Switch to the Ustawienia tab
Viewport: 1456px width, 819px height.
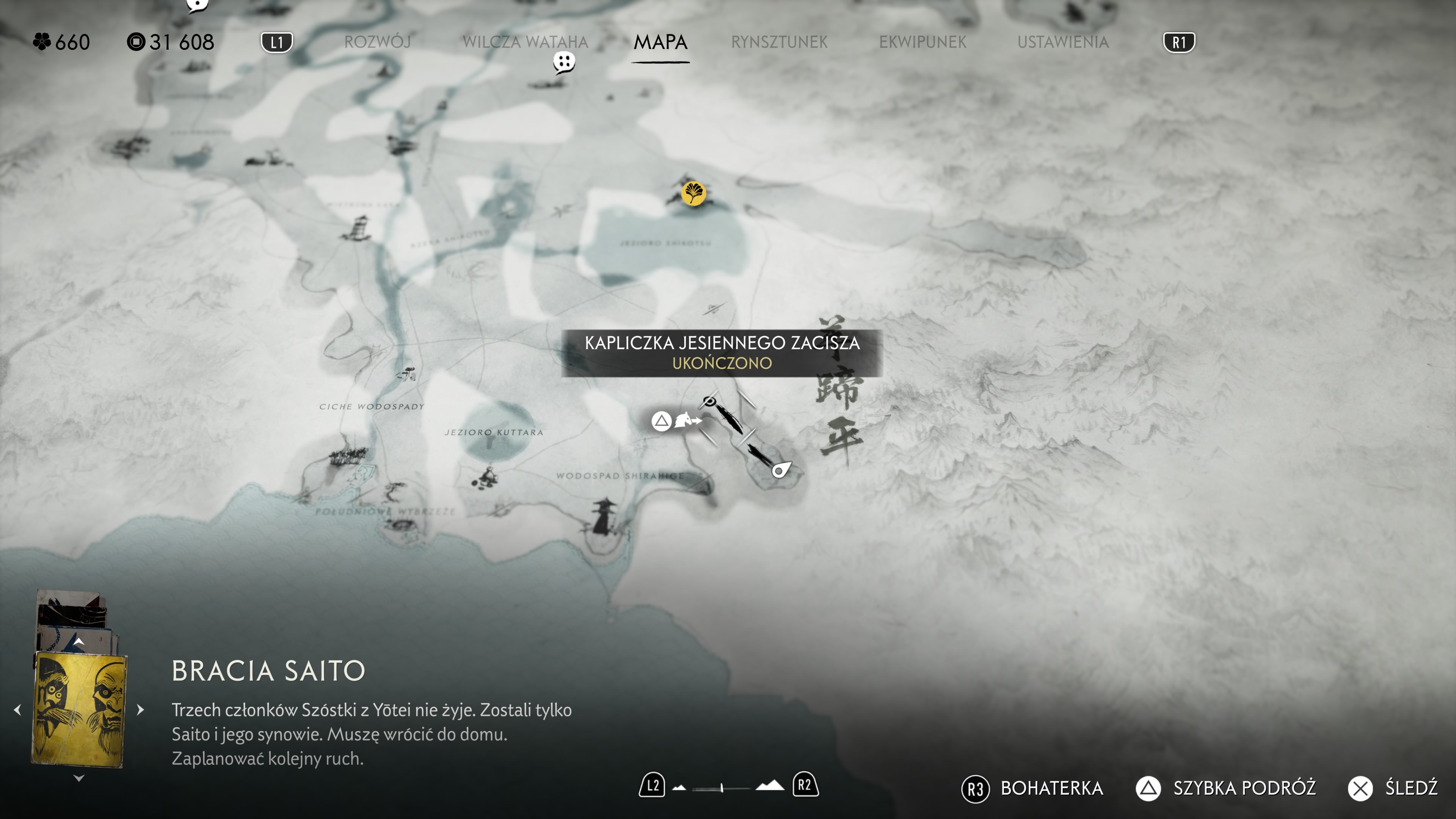point(1062,42)
